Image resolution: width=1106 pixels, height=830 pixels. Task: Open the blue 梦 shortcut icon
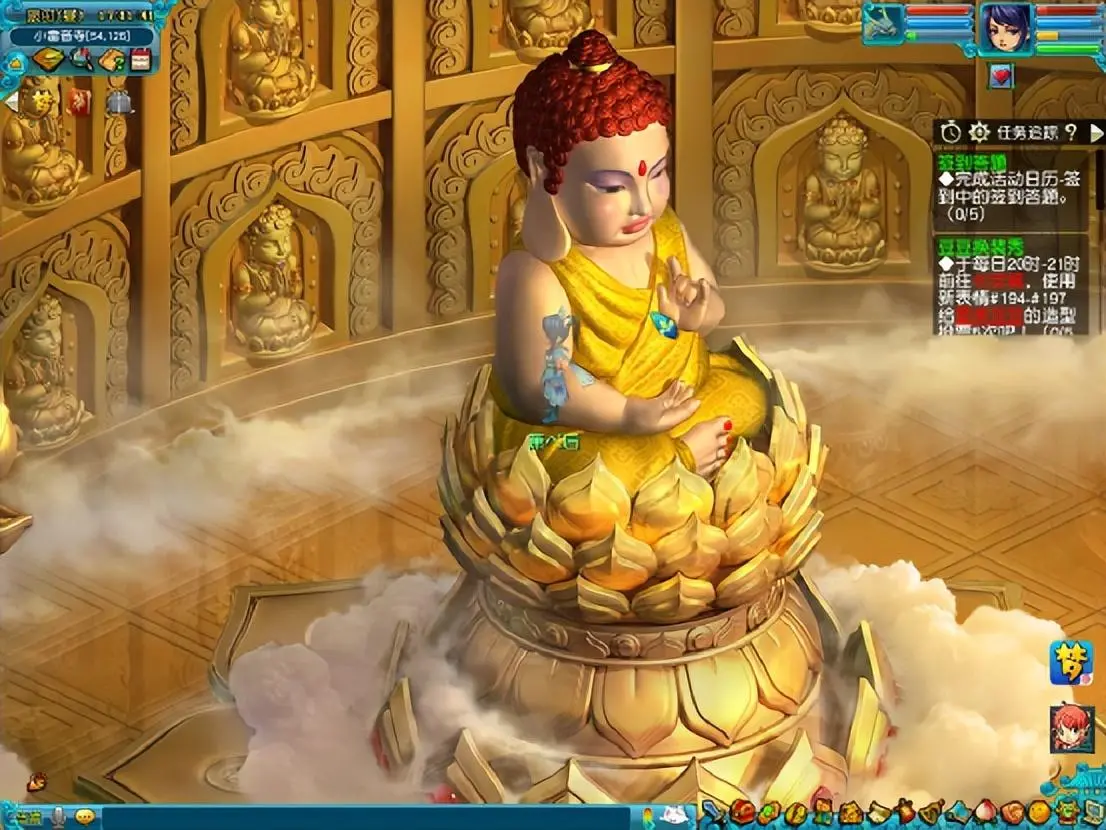tap(1071, 663)
